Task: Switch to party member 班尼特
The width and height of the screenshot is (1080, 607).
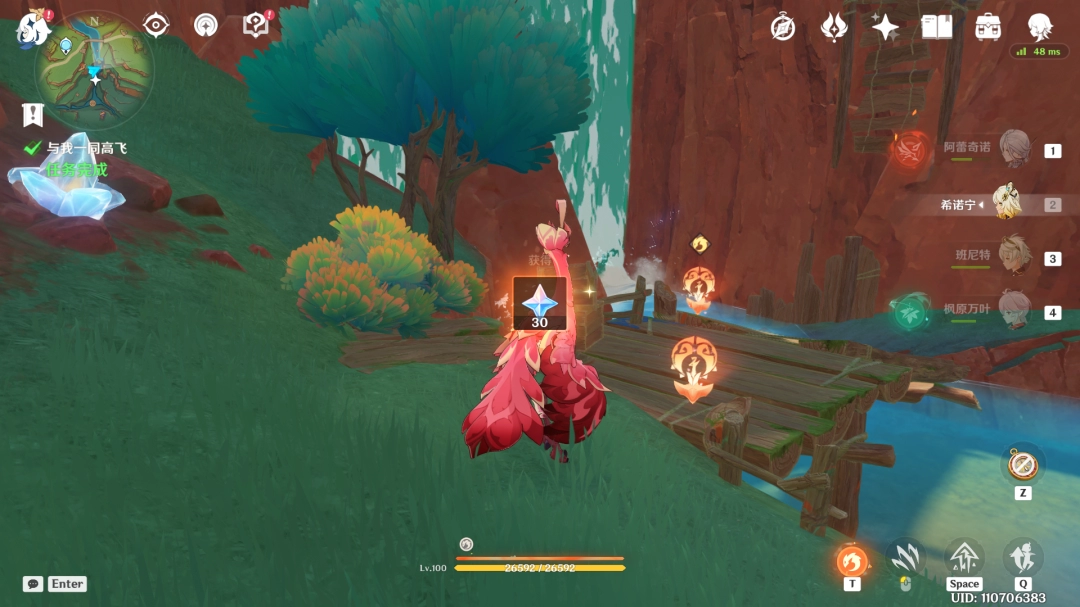Action: coord(1015,255)
